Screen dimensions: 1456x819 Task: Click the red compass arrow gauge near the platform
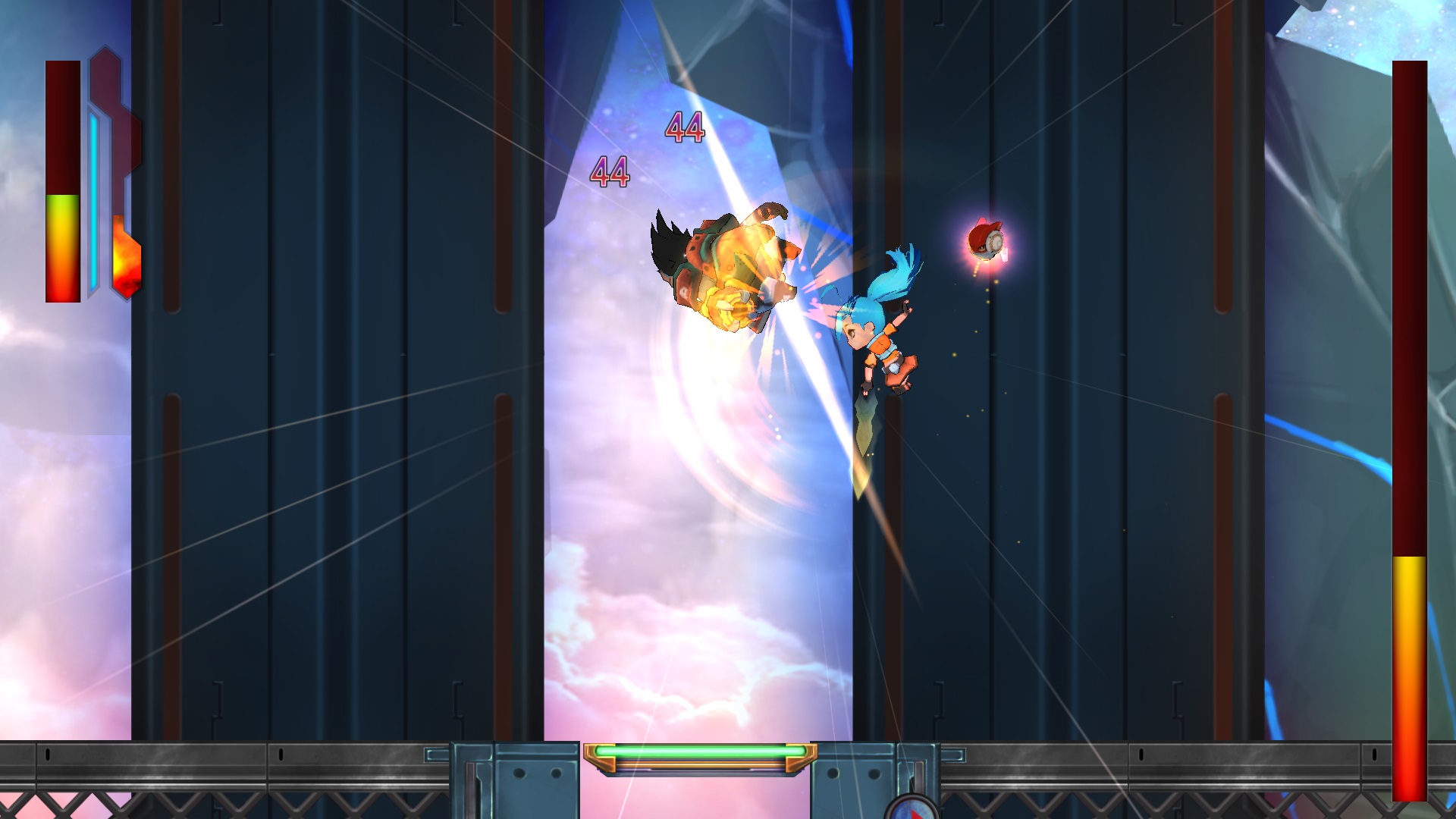(x=914, y=808)
